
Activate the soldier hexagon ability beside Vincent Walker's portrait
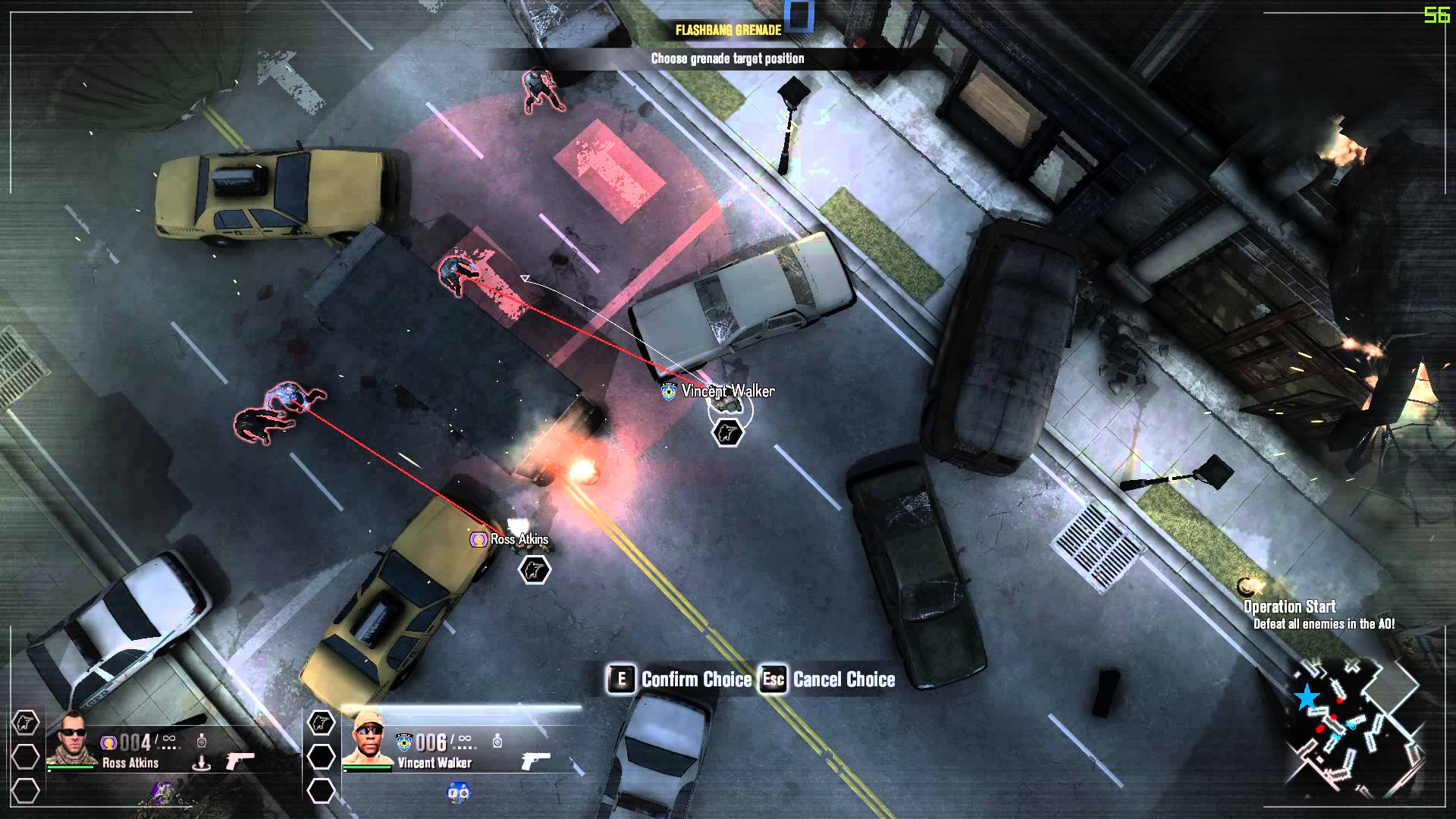pos(321,723)
